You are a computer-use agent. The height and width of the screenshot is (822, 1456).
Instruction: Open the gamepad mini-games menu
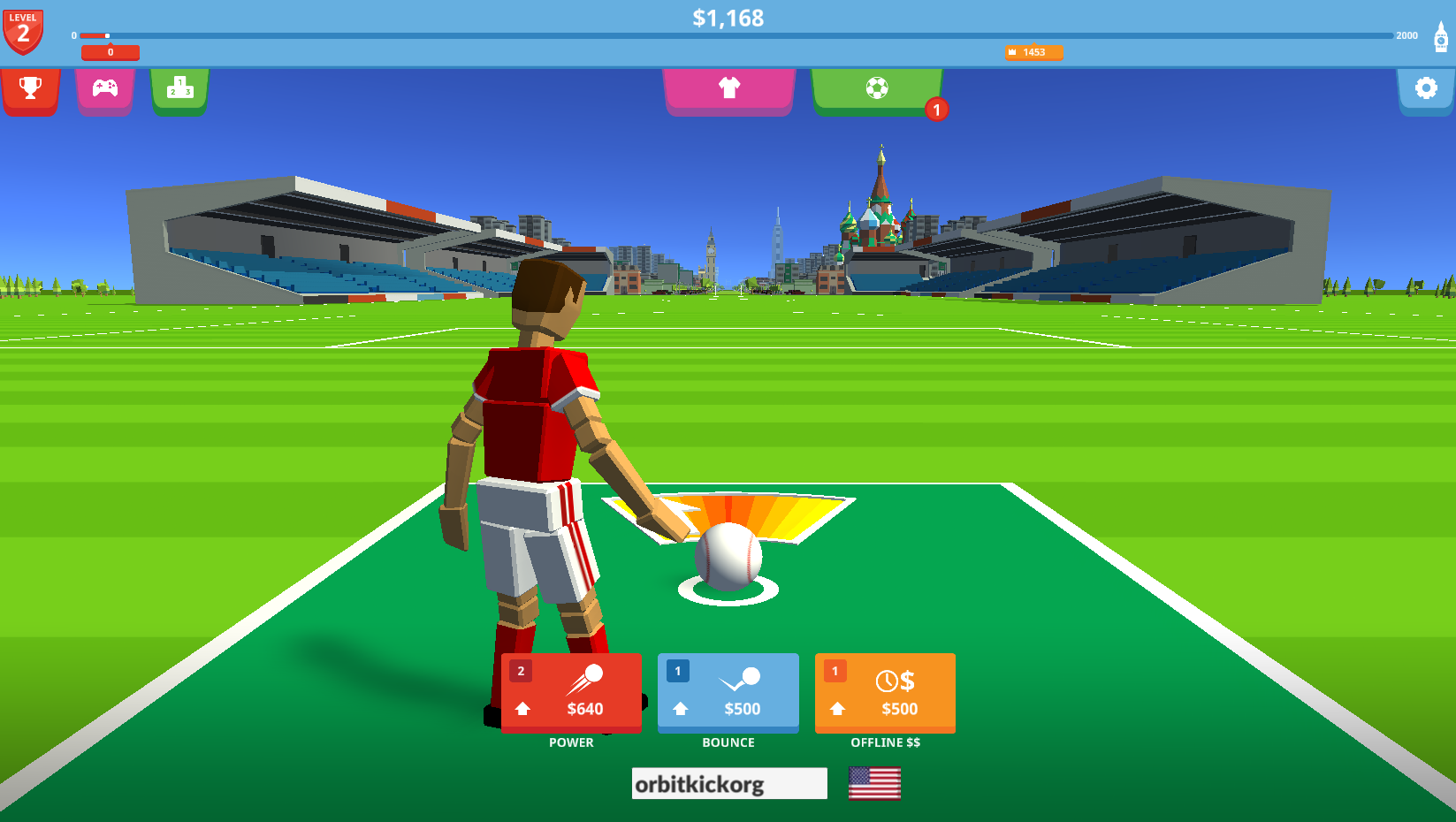(x=105, y=88)
